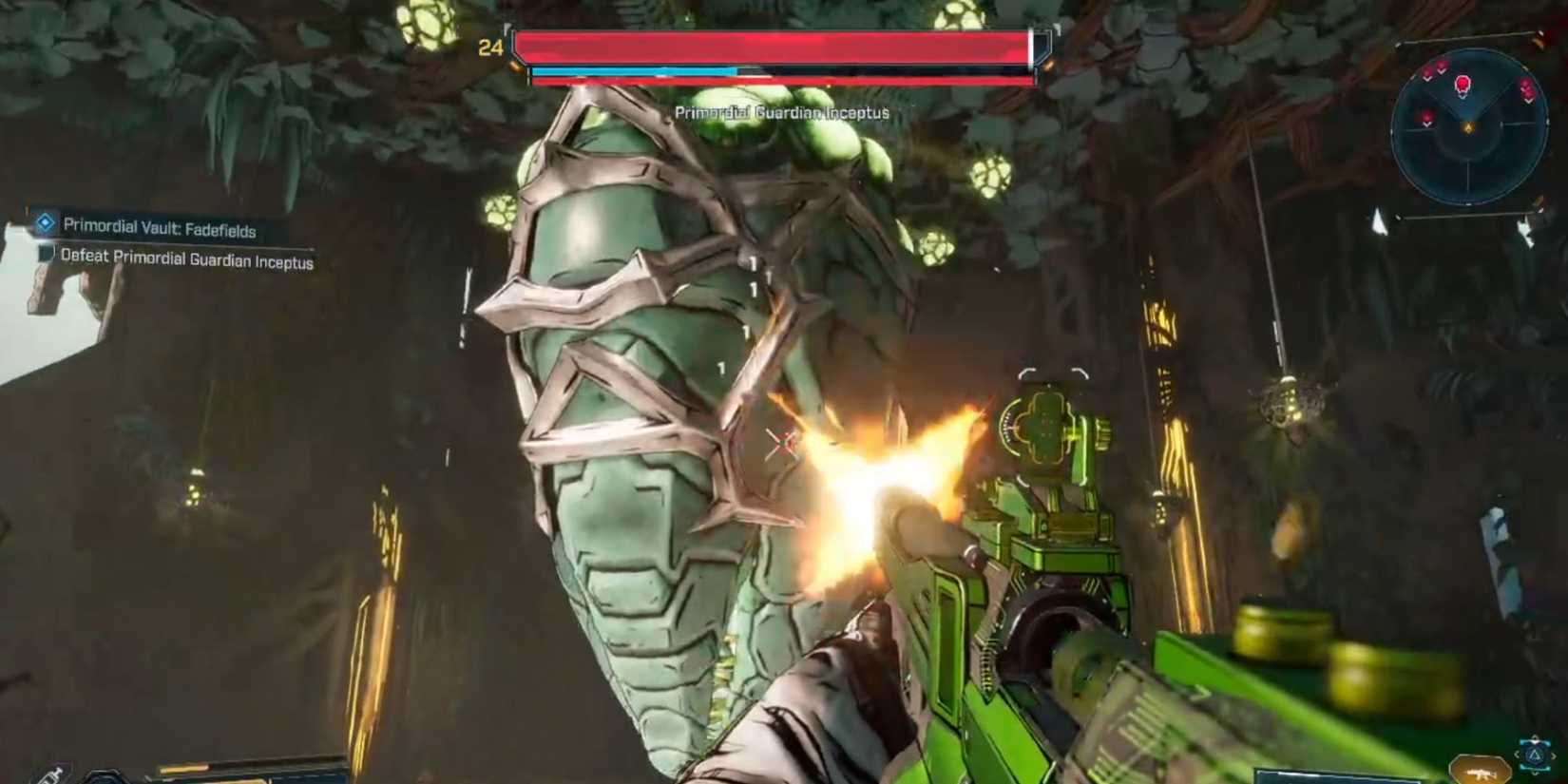Click the boss skull marker on the minimap

pyautogui.click(x=1463, y=85)
